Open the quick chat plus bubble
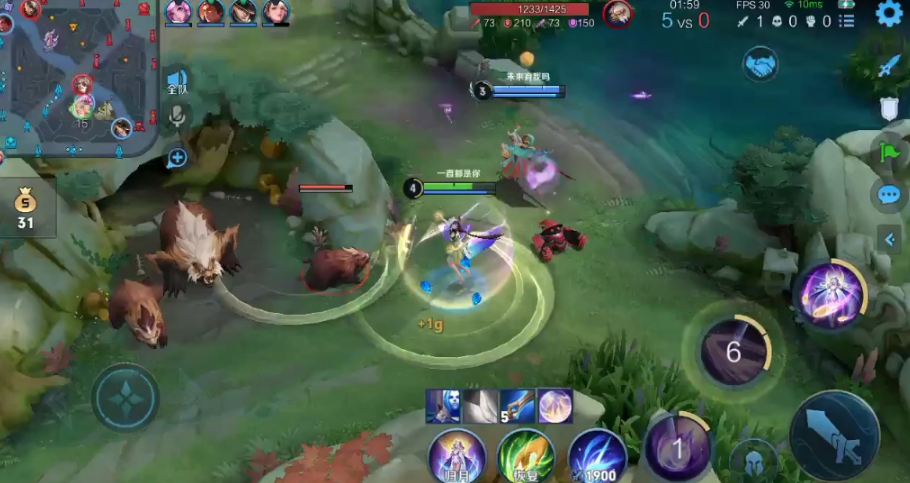This screenshot has height=483, width=910. [x=177, y=157]
